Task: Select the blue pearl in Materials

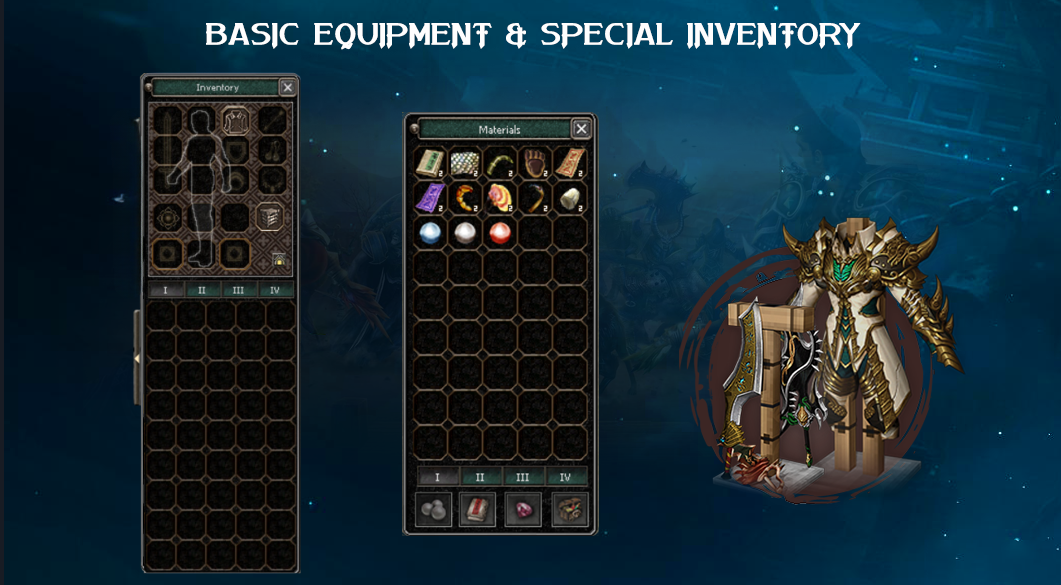Action: pyautogui.click(x=431, y=233)
